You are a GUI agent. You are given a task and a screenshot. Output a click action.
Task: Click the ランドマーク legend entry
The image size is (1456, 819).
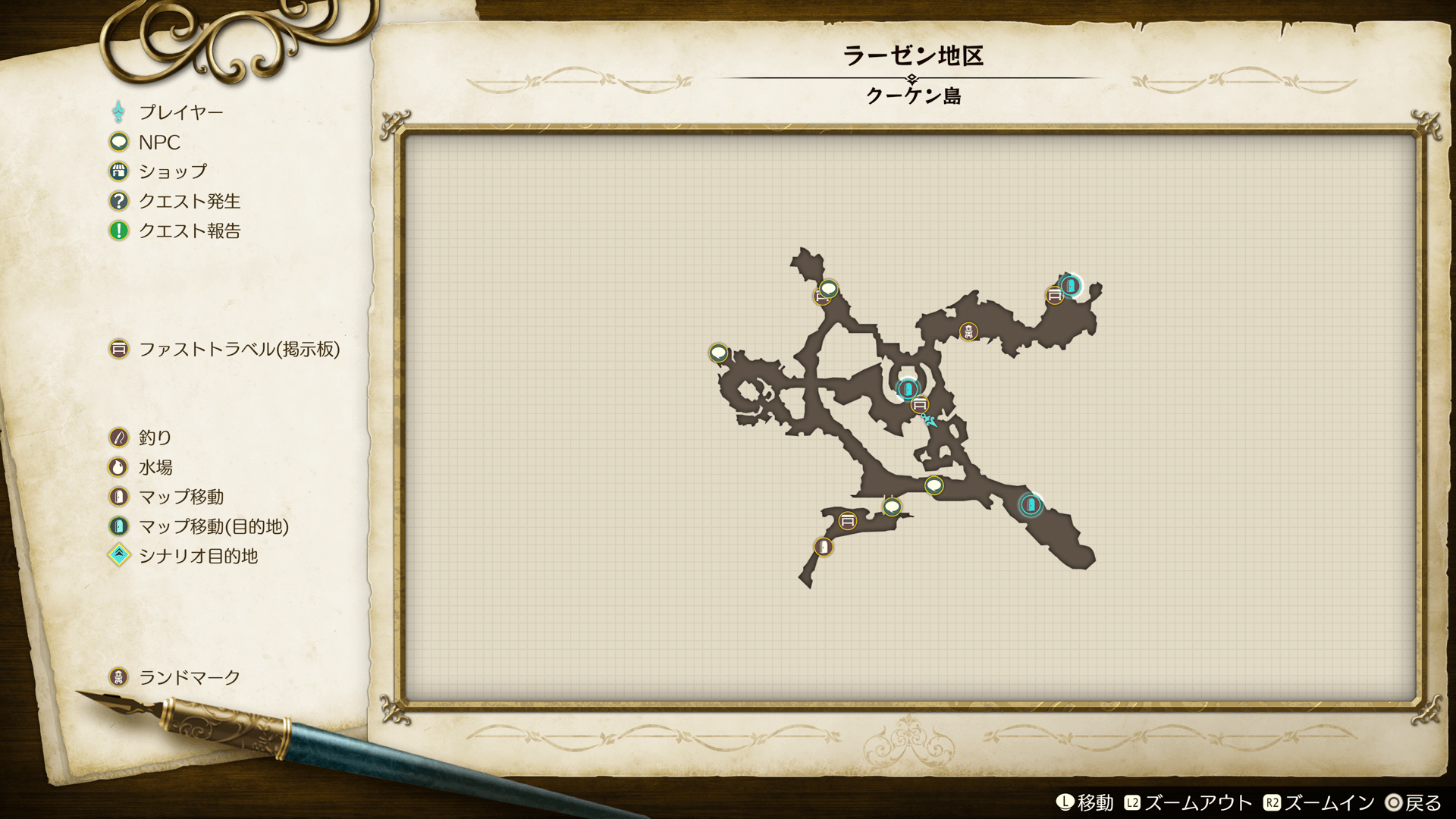click(x=189, y=677)
